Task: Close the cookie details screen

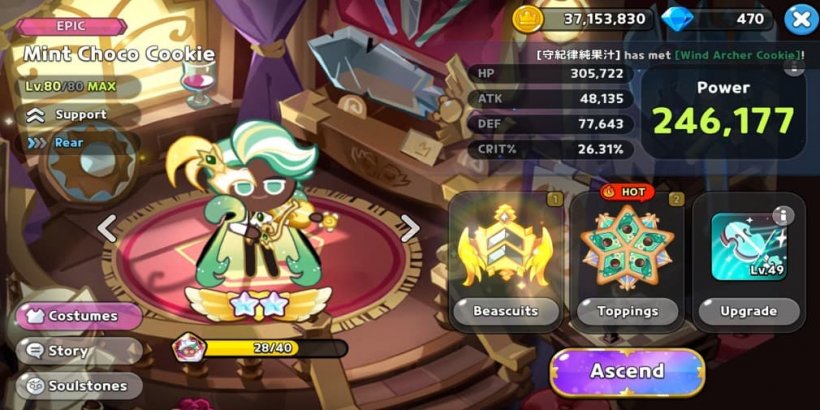Action: coord(799,19)
